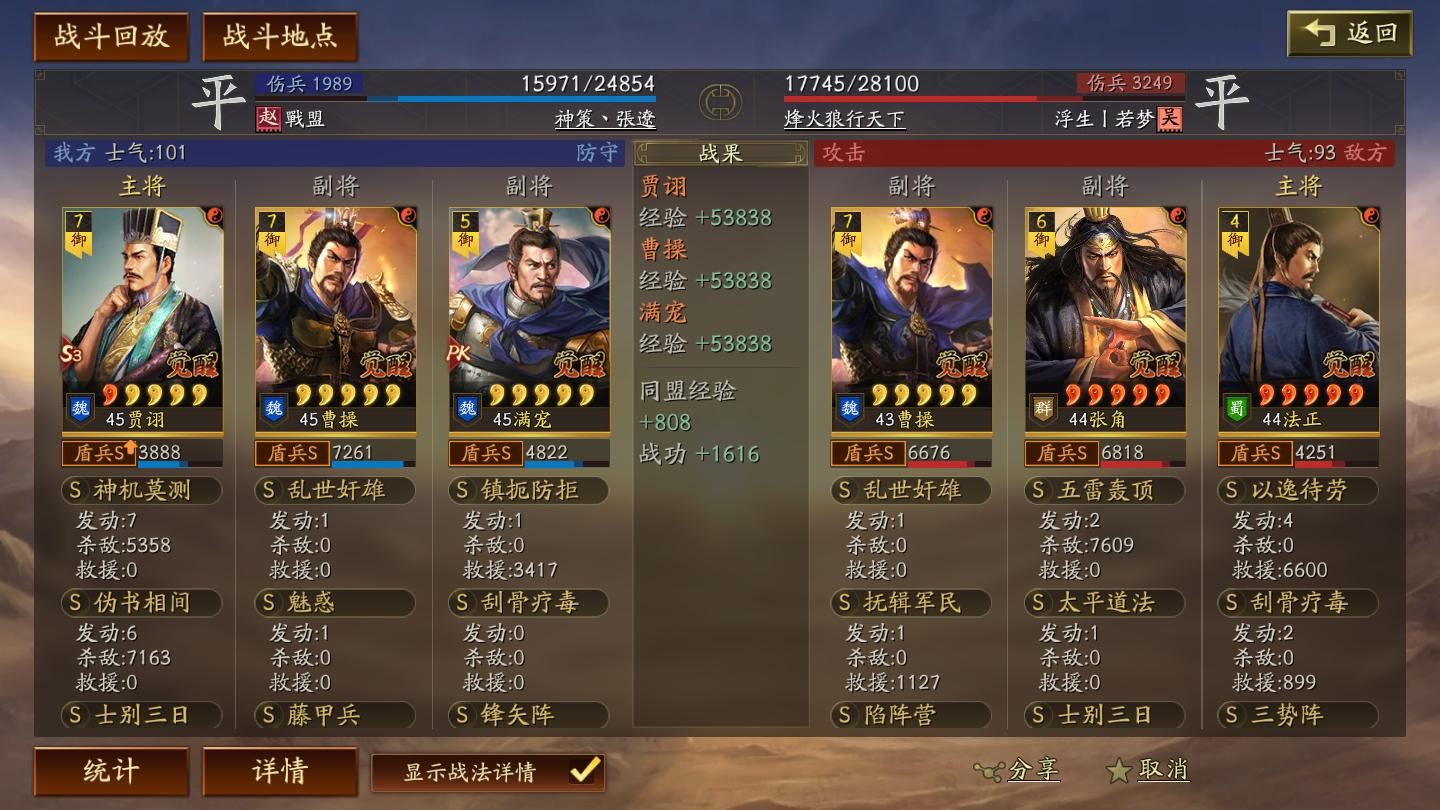
Task: Toggle the 显示战法详情 checkbox
Action: point(584,771)
